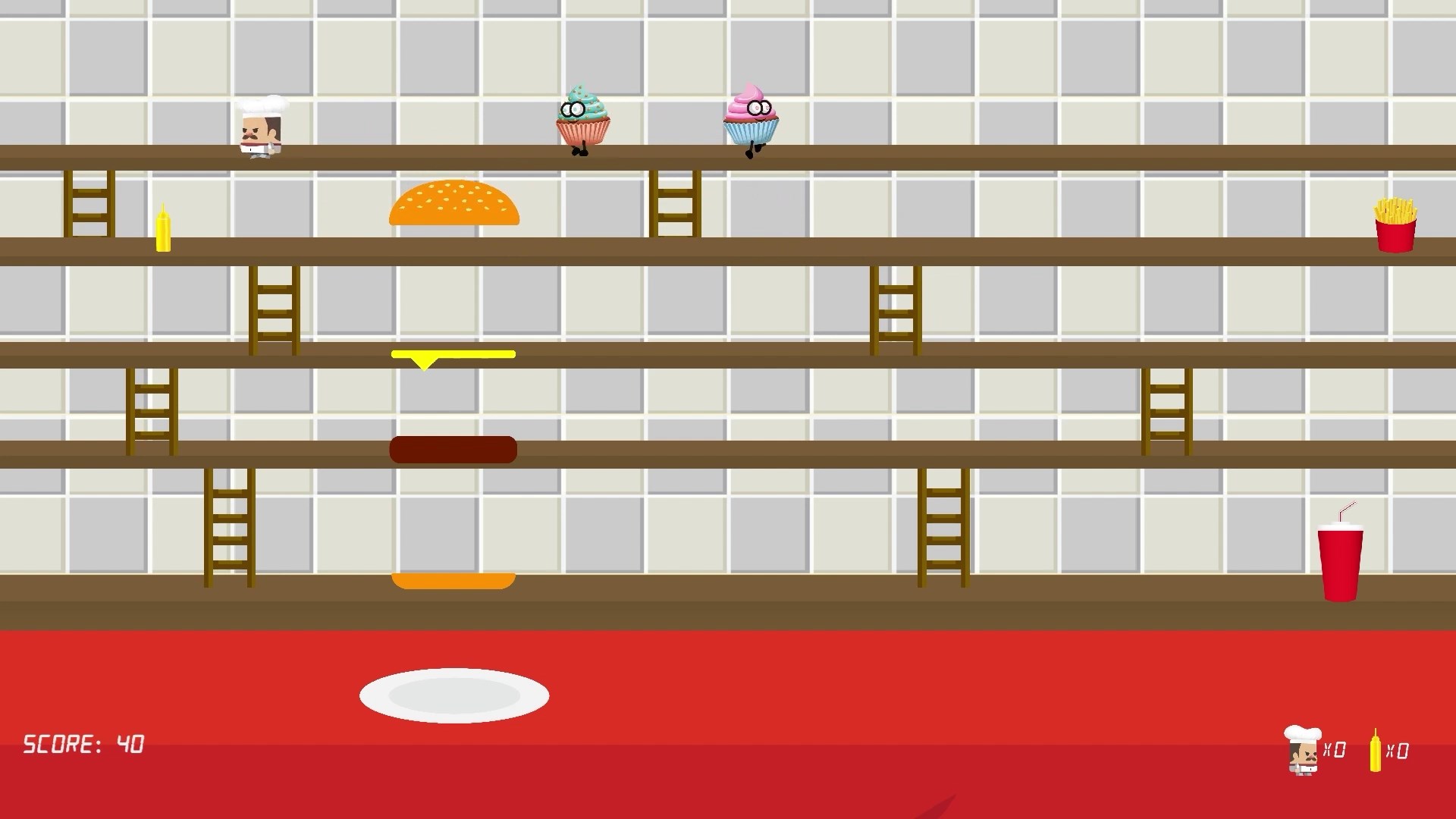
Task: Click the empty plate on the red floor
Action: click(454, 694)
